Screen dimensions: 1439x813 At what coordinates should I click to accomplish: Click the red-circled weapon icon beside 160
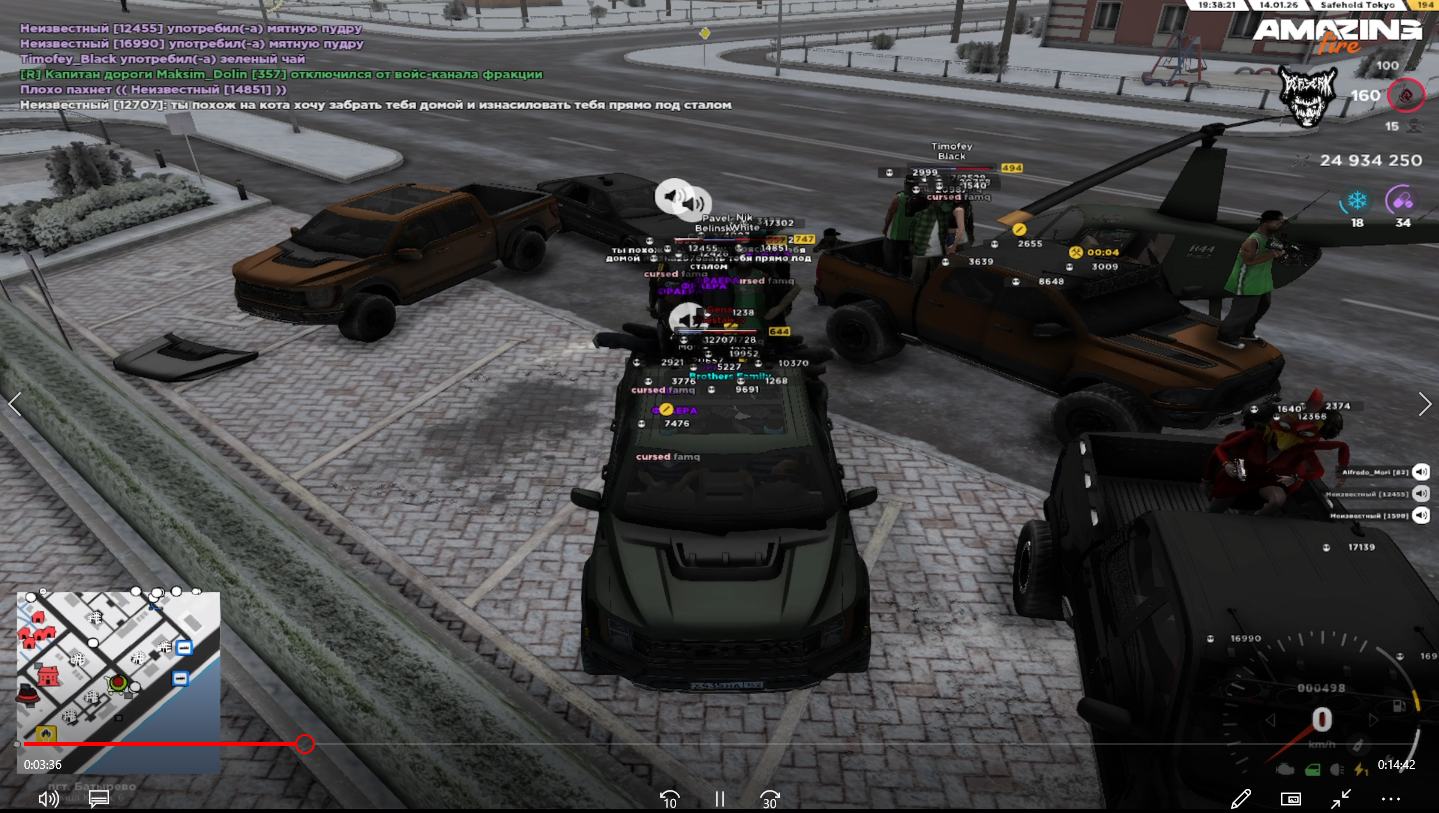coord(1405,96)
